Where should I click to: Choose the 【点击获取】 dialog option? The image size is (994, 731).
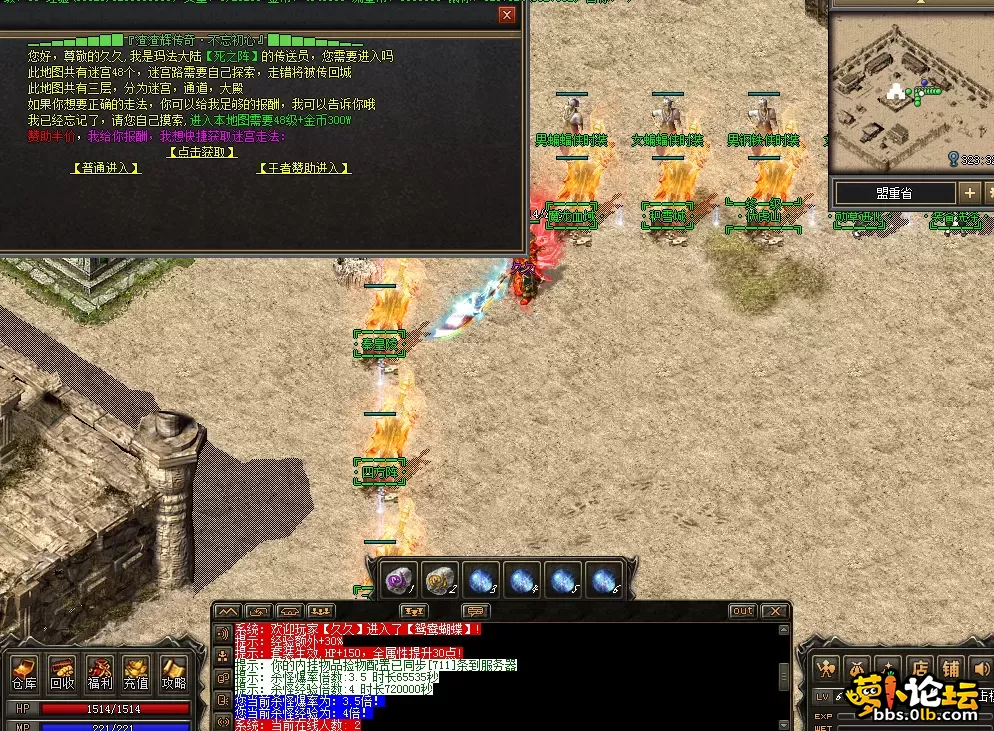pyautogui.click(x=201, y=152)
